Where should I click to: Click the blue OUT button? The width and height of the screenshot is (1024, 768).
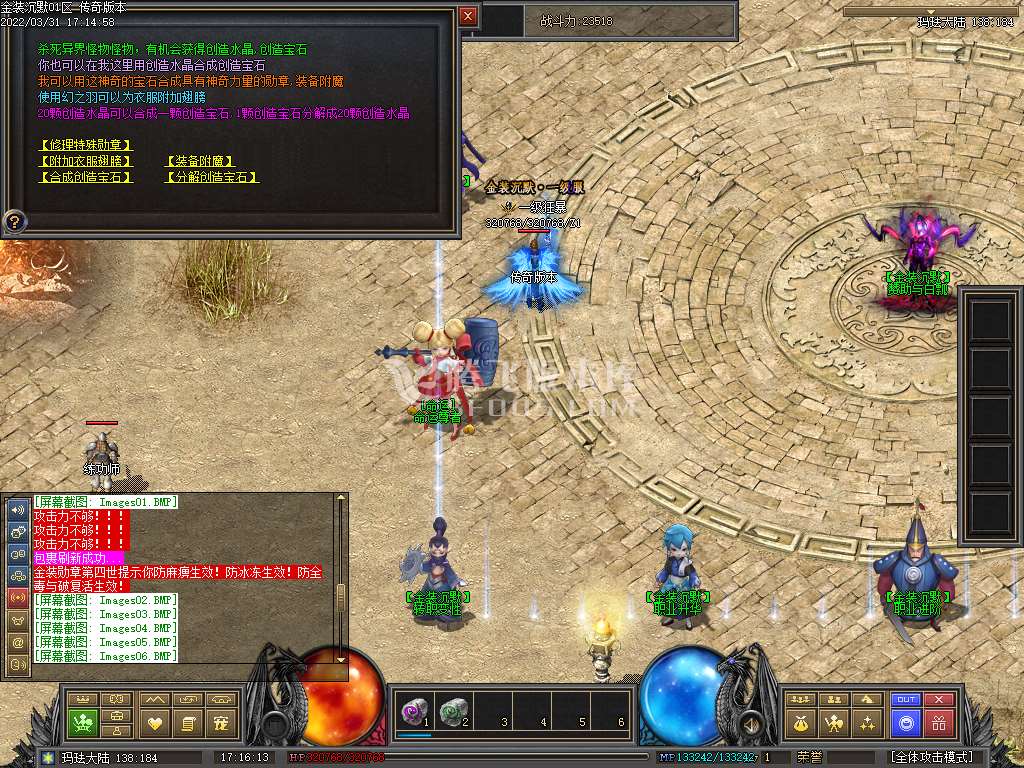906,700
